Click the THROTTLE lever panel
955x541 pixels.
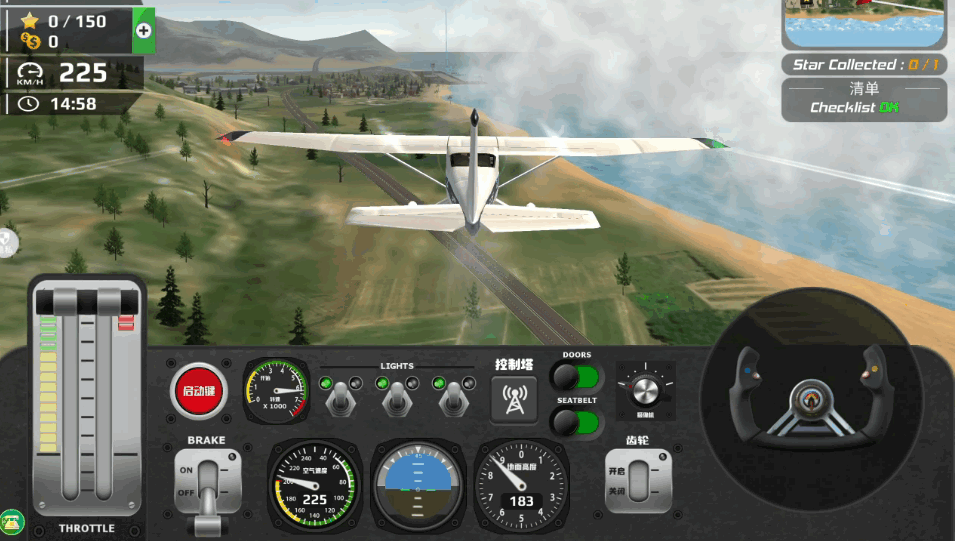(x=87, y=400)
